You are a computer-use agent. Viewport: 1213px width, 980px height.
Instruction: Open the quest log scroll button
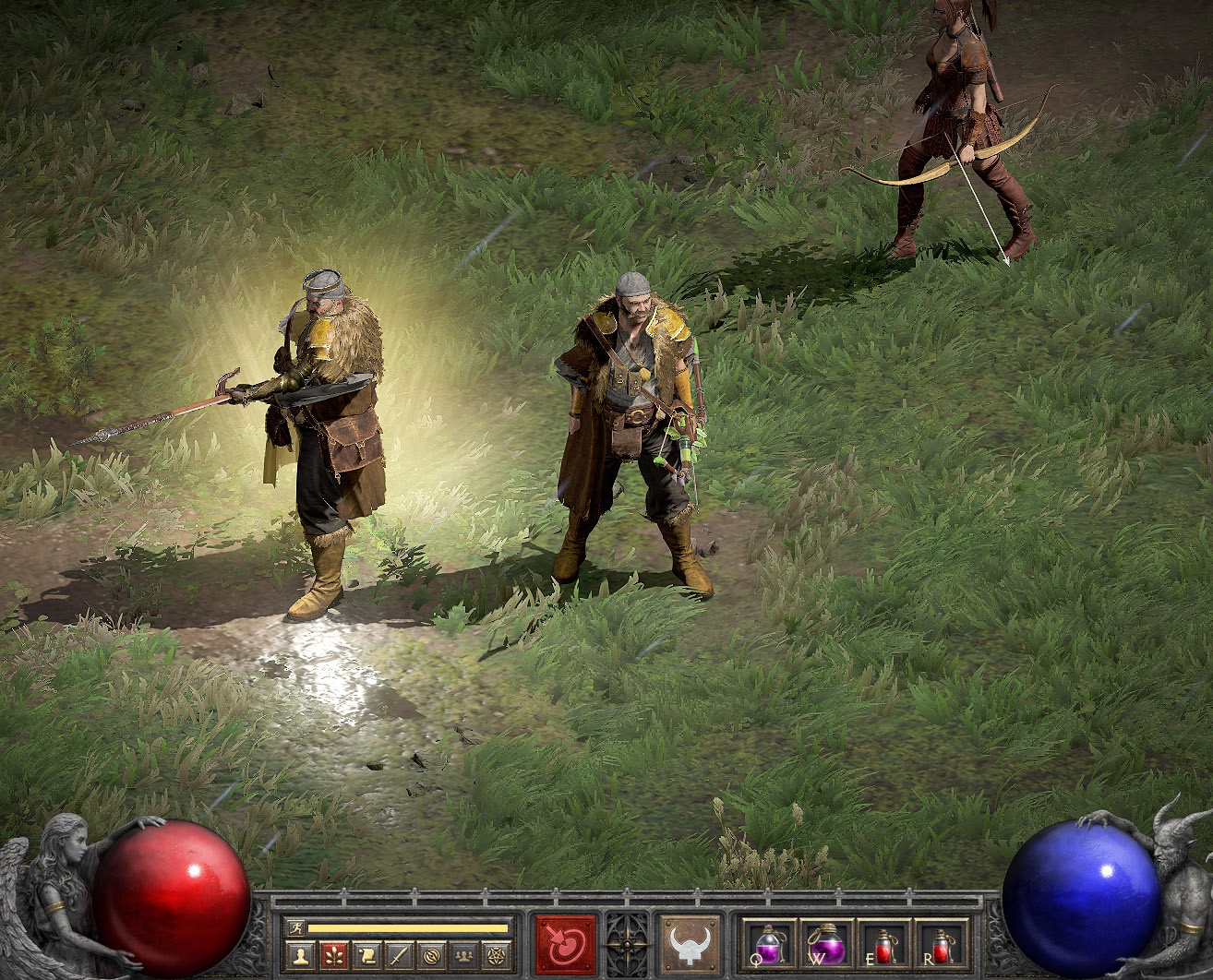click(366, 955)
